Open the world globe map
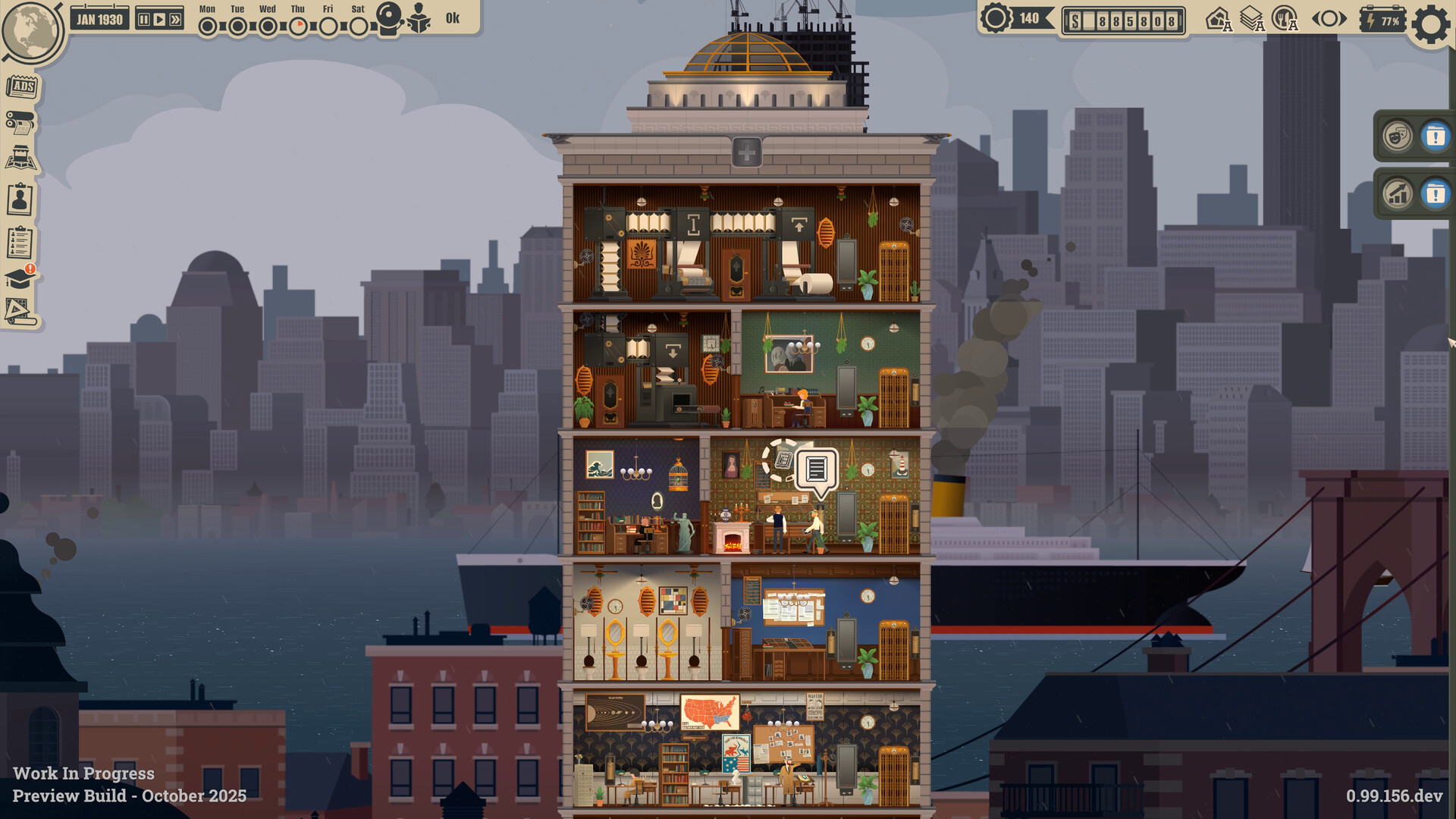Screen dimensions: 1456x819 pyautogui.click(x=32, y=32)
